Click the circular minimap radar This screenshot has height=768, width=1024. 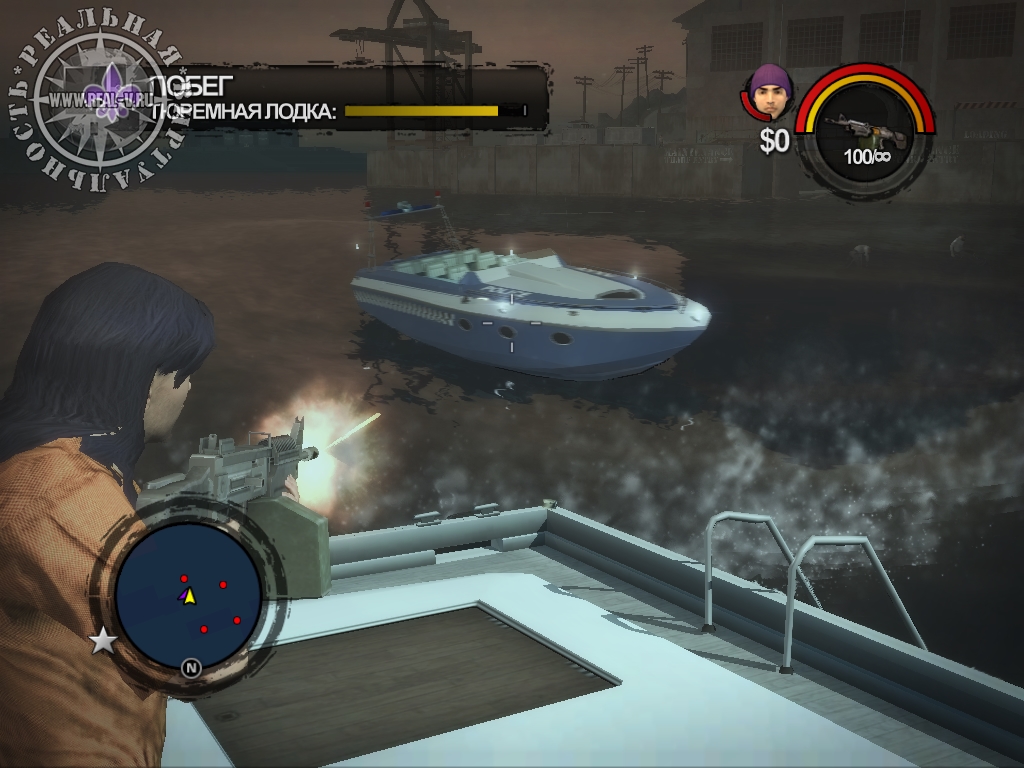188,597
